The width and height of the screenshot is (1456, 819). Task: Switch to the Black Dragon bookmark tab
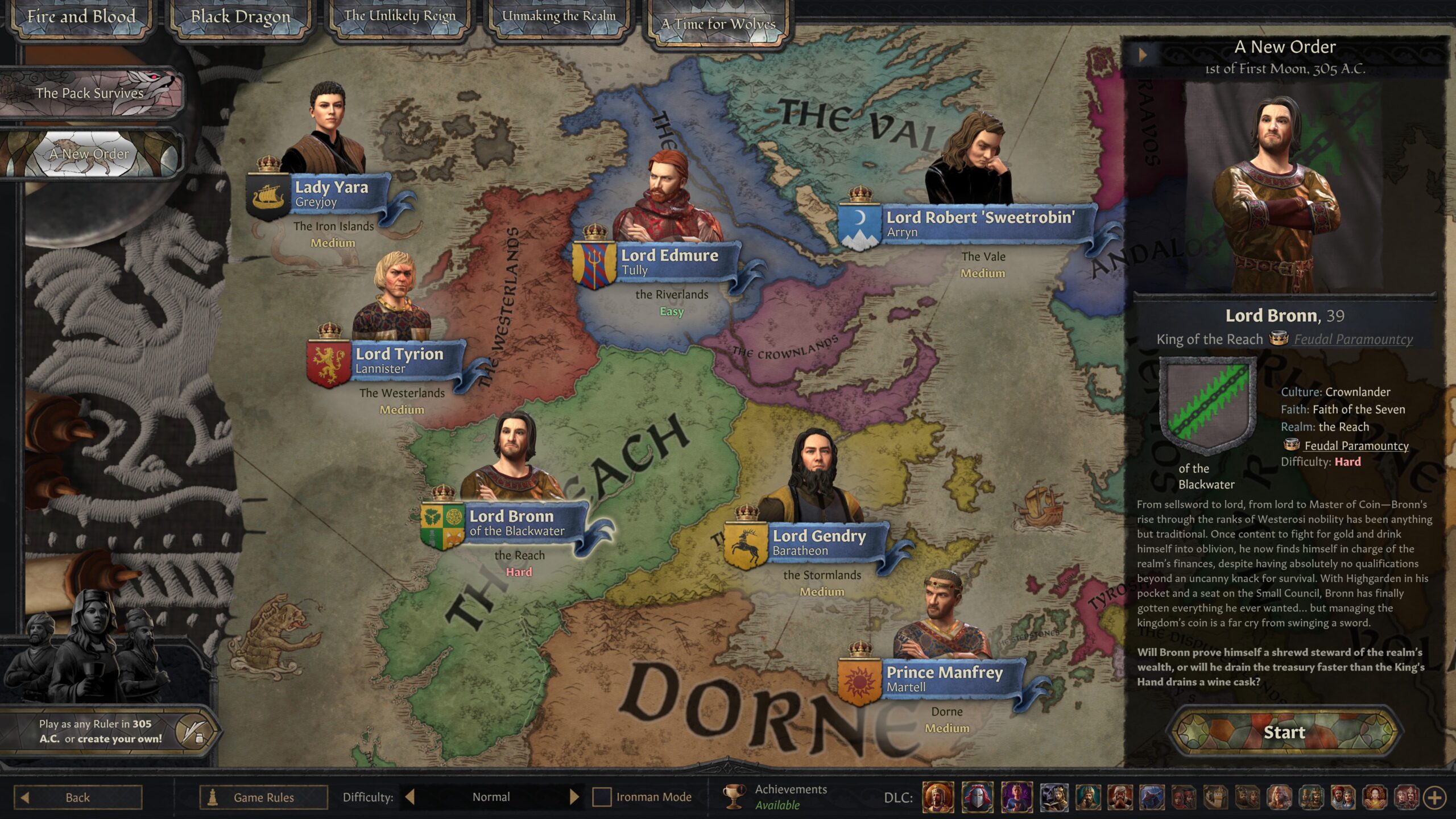(240, 17)
